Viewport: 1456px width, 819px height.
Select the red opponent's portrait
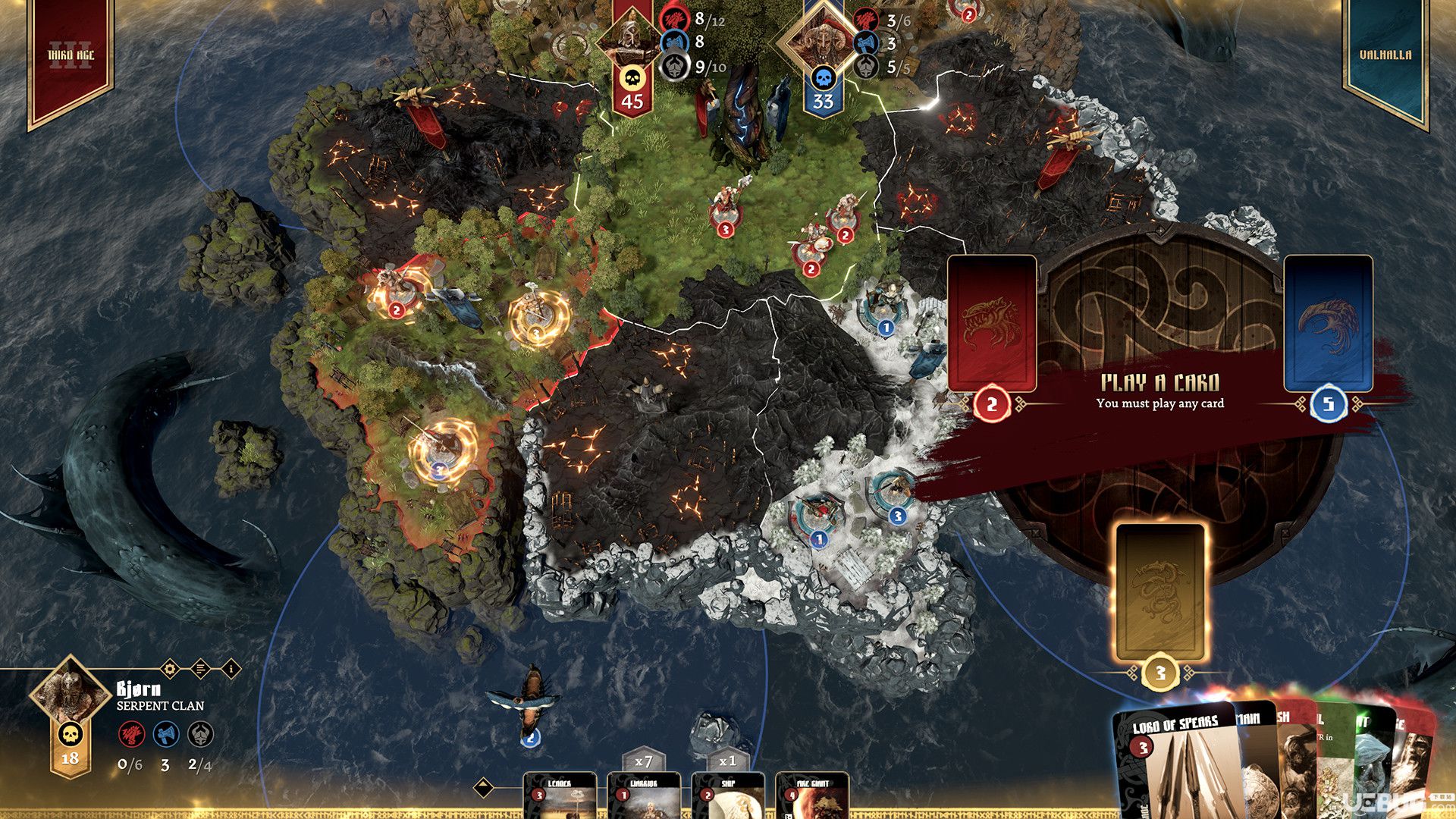[x=631, y=36]
